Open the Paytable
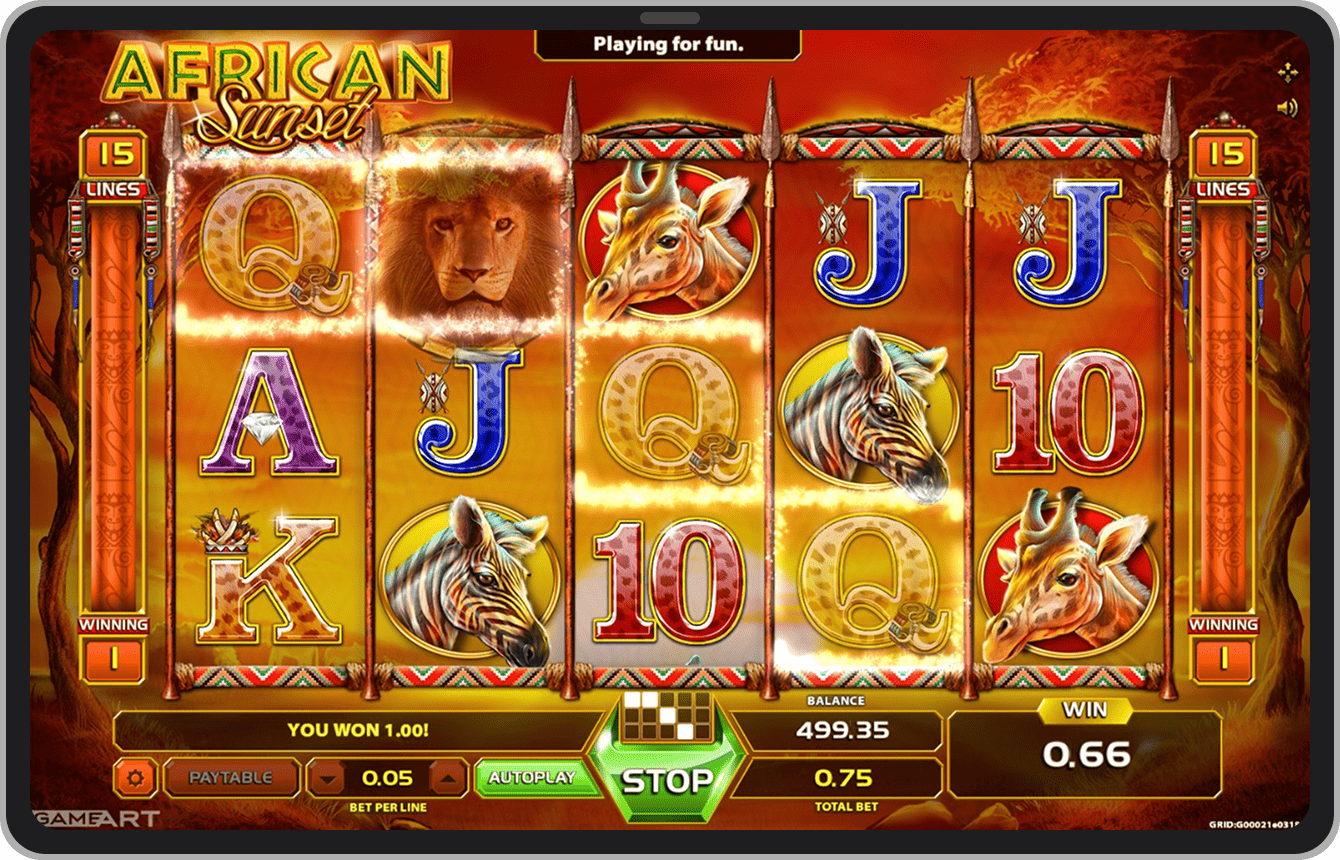Viewport: 1340px width, 860px height. pos(231,778)
